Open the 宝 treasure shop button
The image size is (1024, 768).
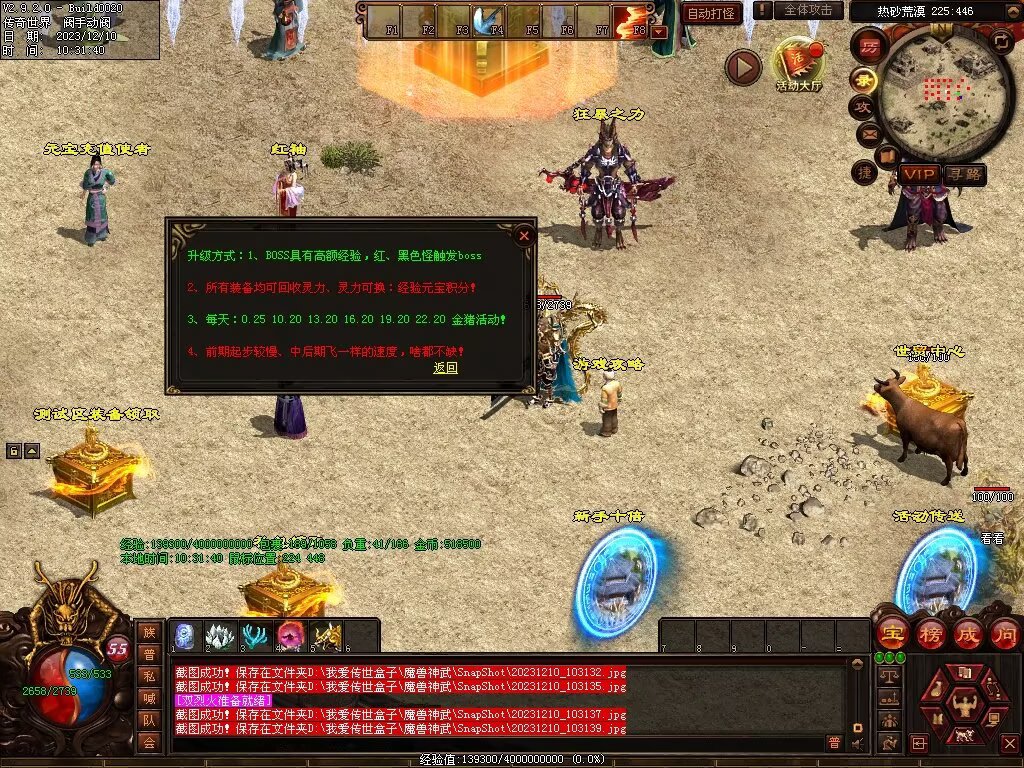(891, 634)
